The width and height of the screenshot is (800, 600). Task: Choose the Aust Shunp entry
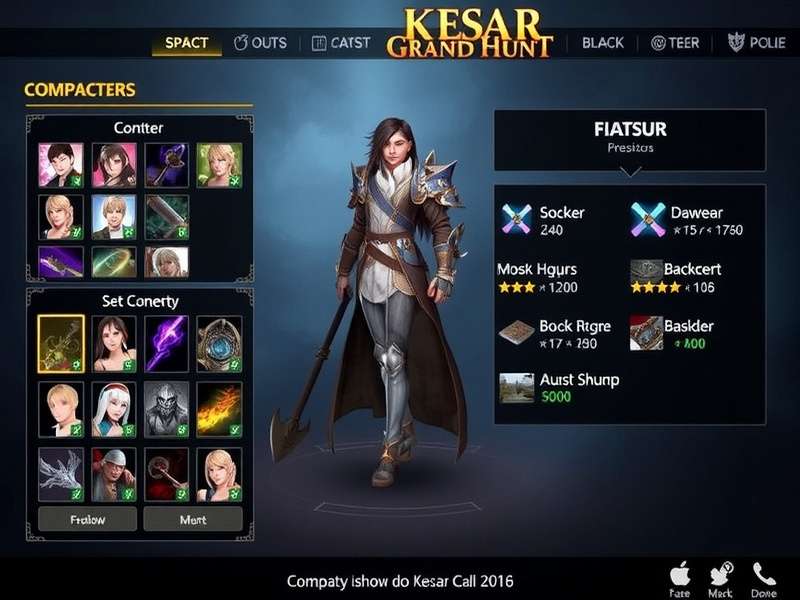(x=558, y=387)
